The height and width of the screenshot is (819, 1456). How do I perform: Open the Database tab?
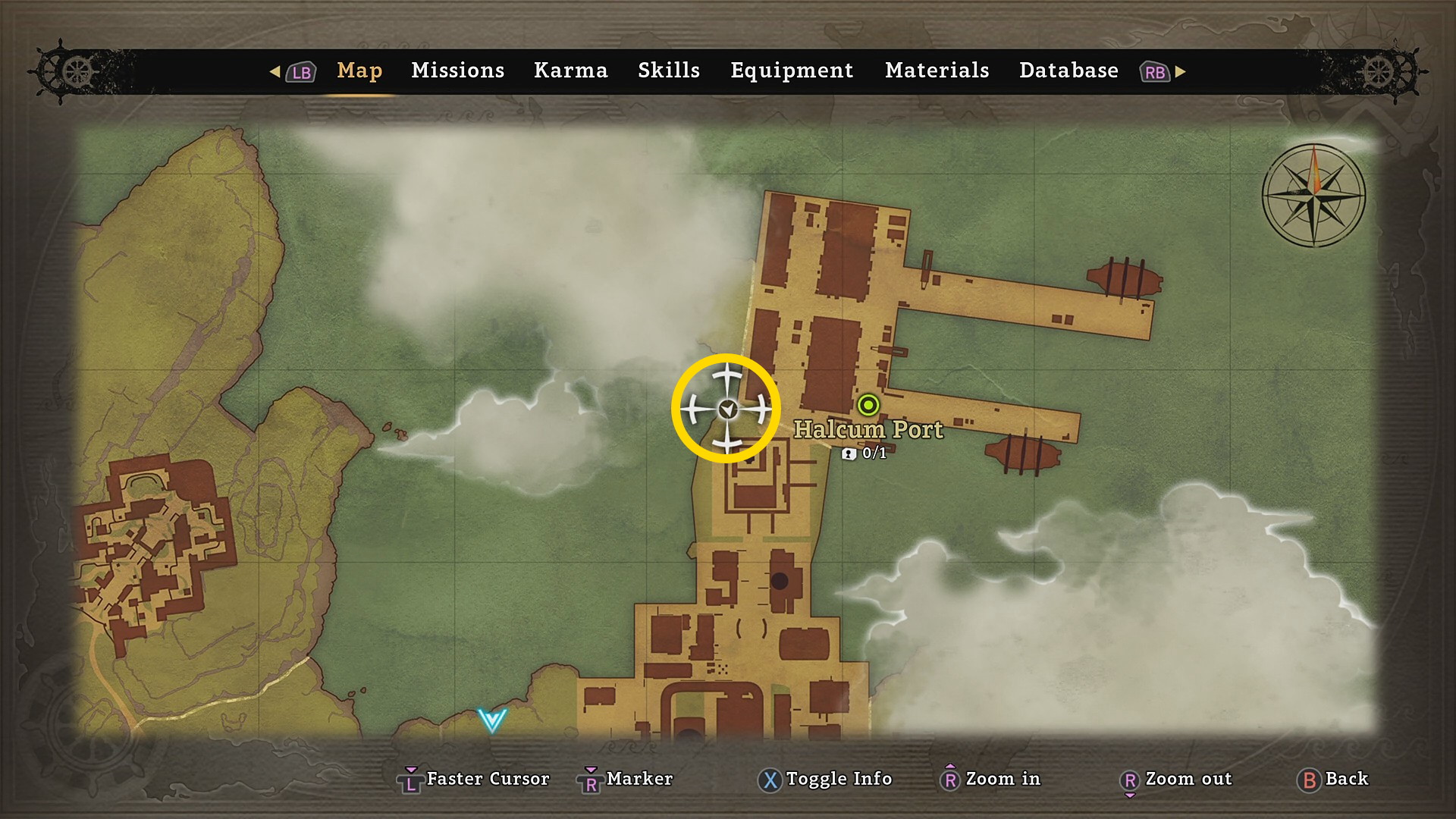(x=1068, y=71)
